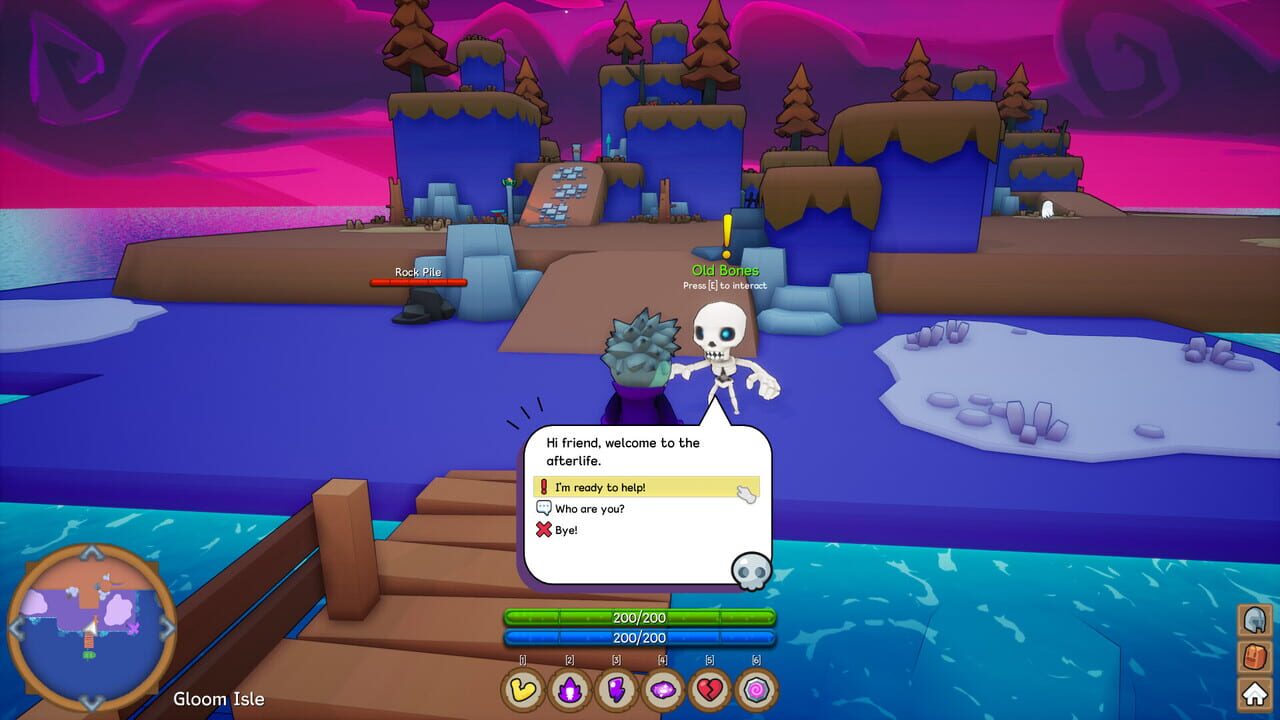This screenshot has height=720, width=1280.
Task: Click the minimap's right arrow
Action: [x=167, y=628]
